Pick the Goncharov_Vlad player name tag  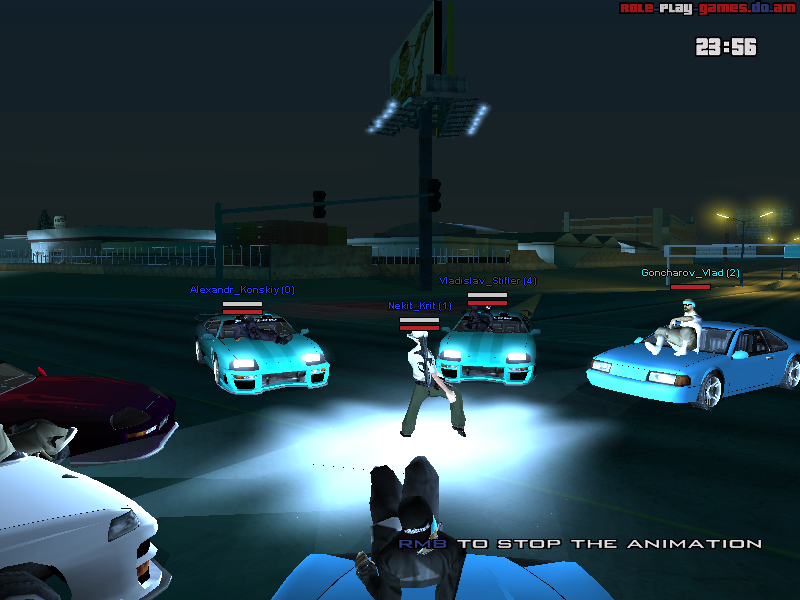(690, 273)
